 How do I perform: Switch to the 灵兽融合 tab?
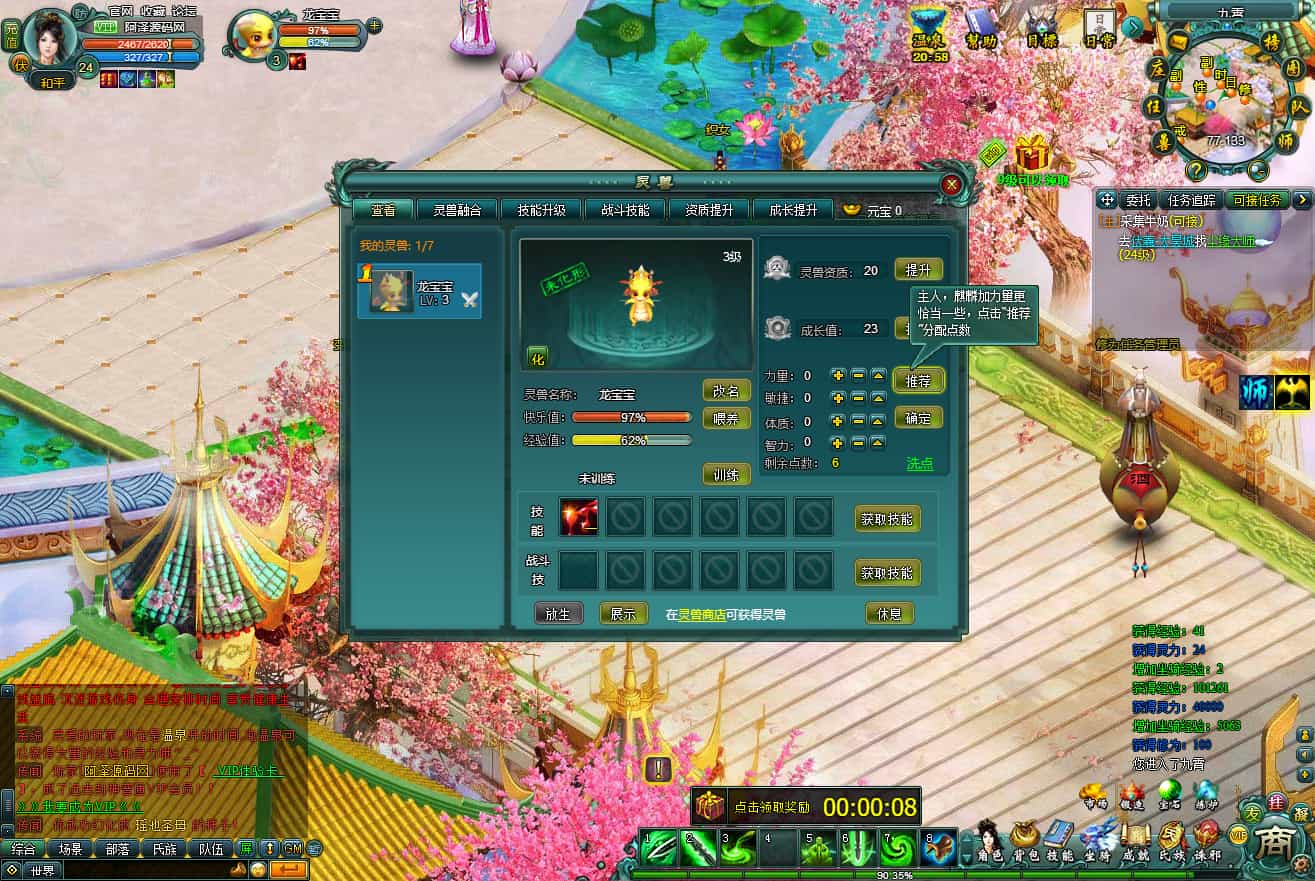coord(464,210)
